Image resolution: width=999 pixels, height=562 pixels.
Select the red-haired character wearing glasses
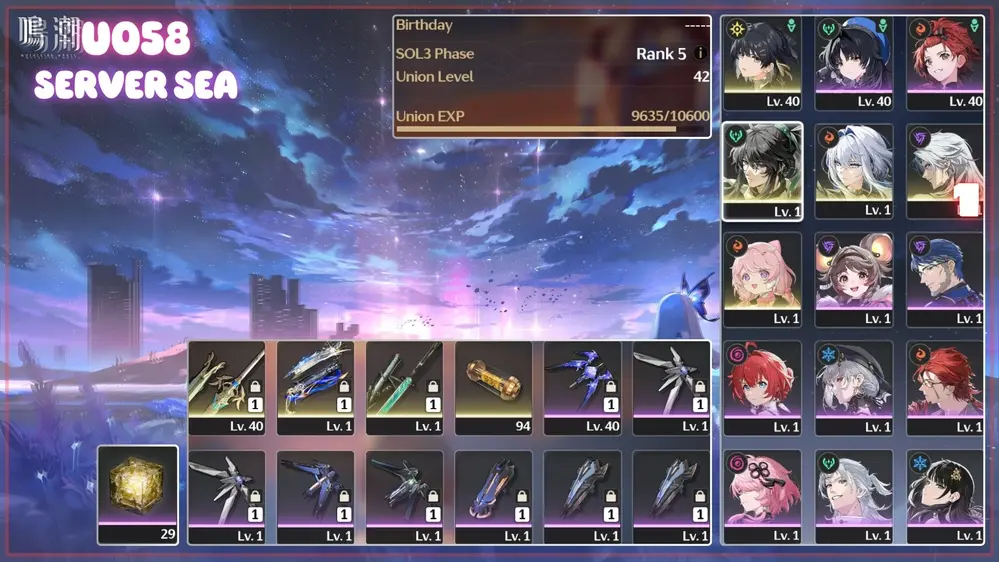(944, 388)
